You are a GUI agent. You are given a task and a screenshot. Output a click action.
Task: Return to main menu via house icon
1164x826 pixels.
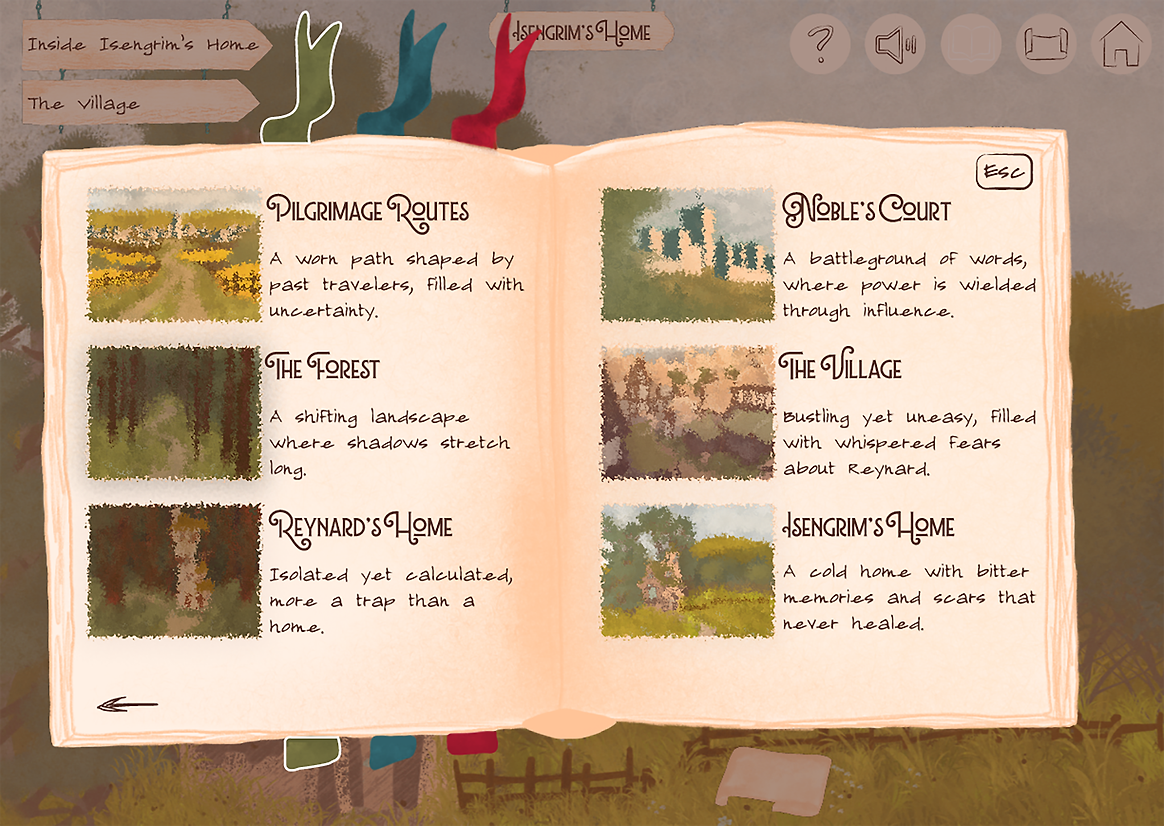1120,45
